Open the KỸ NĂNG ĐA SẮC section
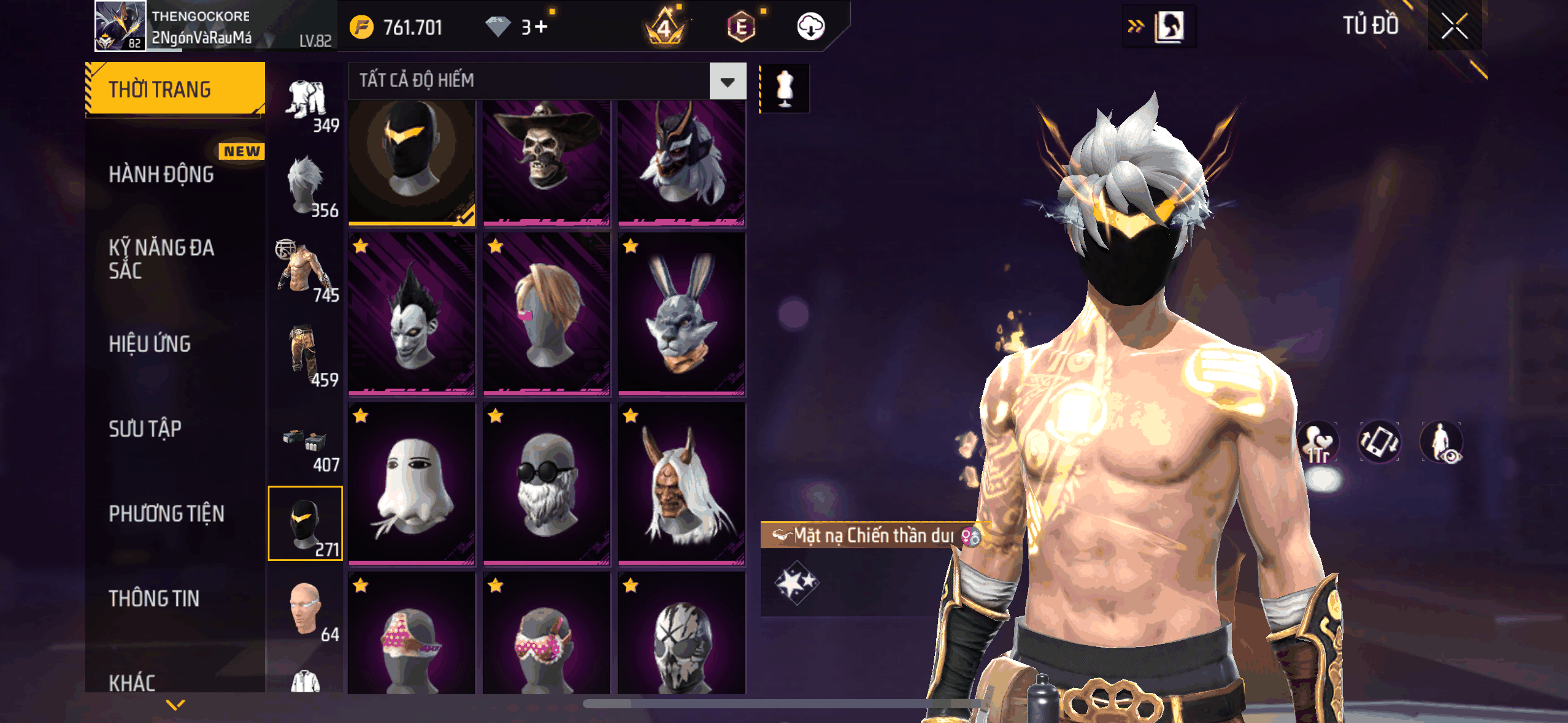This screenshot has height=723, width=1568. click(x=161, y=259)
